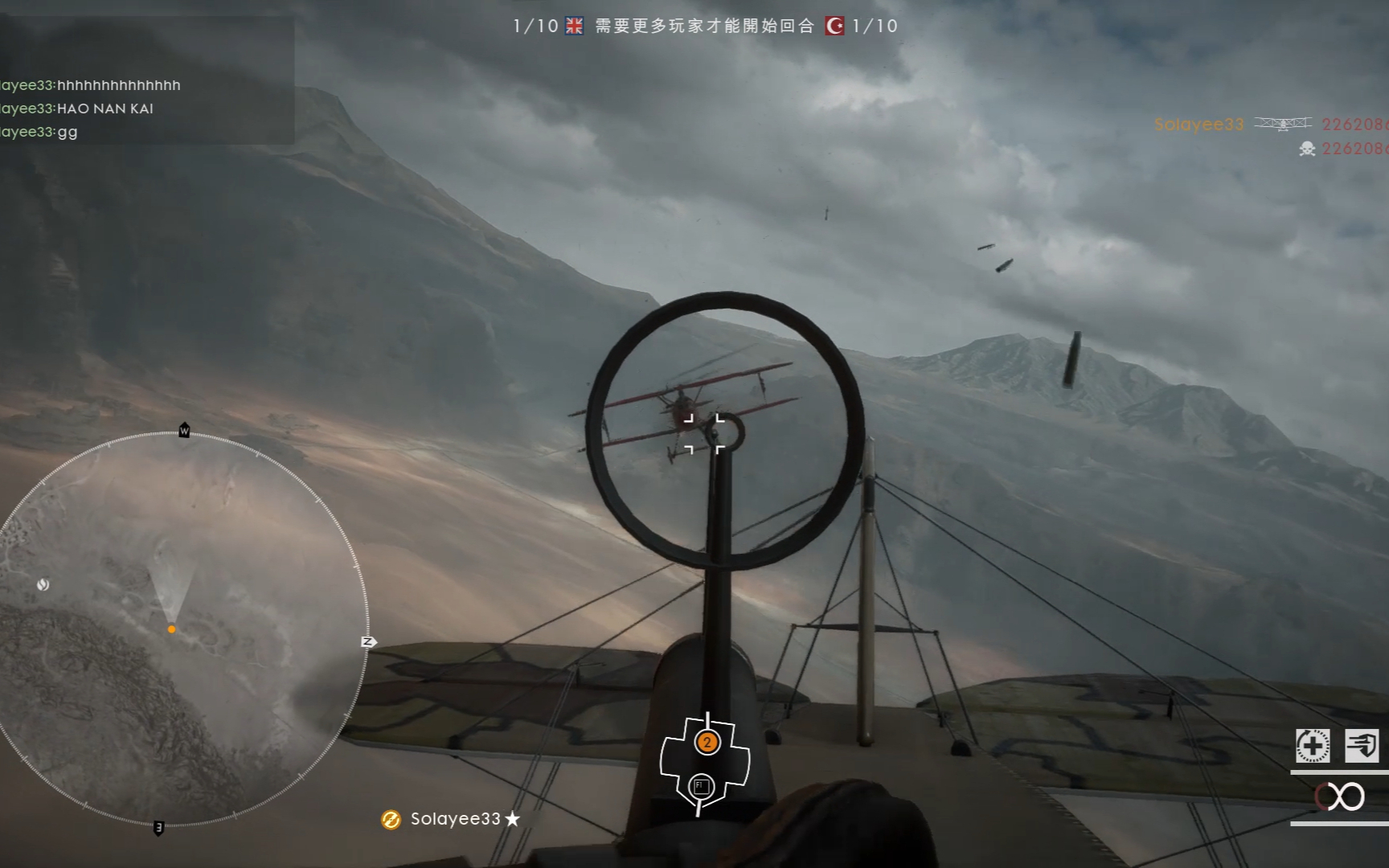The width and height of the screenshot is (1389, 868).
Task: Open the chat log box
Action: [145, 80]
